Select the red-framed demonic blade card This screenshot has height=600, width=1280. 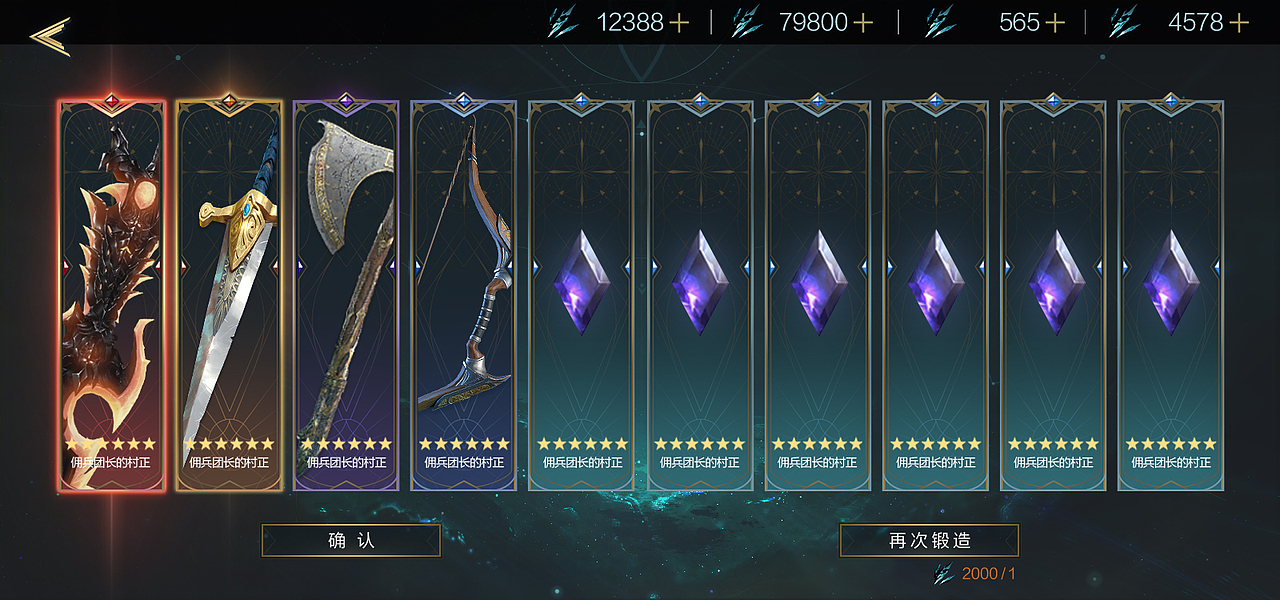pos(111,296)
